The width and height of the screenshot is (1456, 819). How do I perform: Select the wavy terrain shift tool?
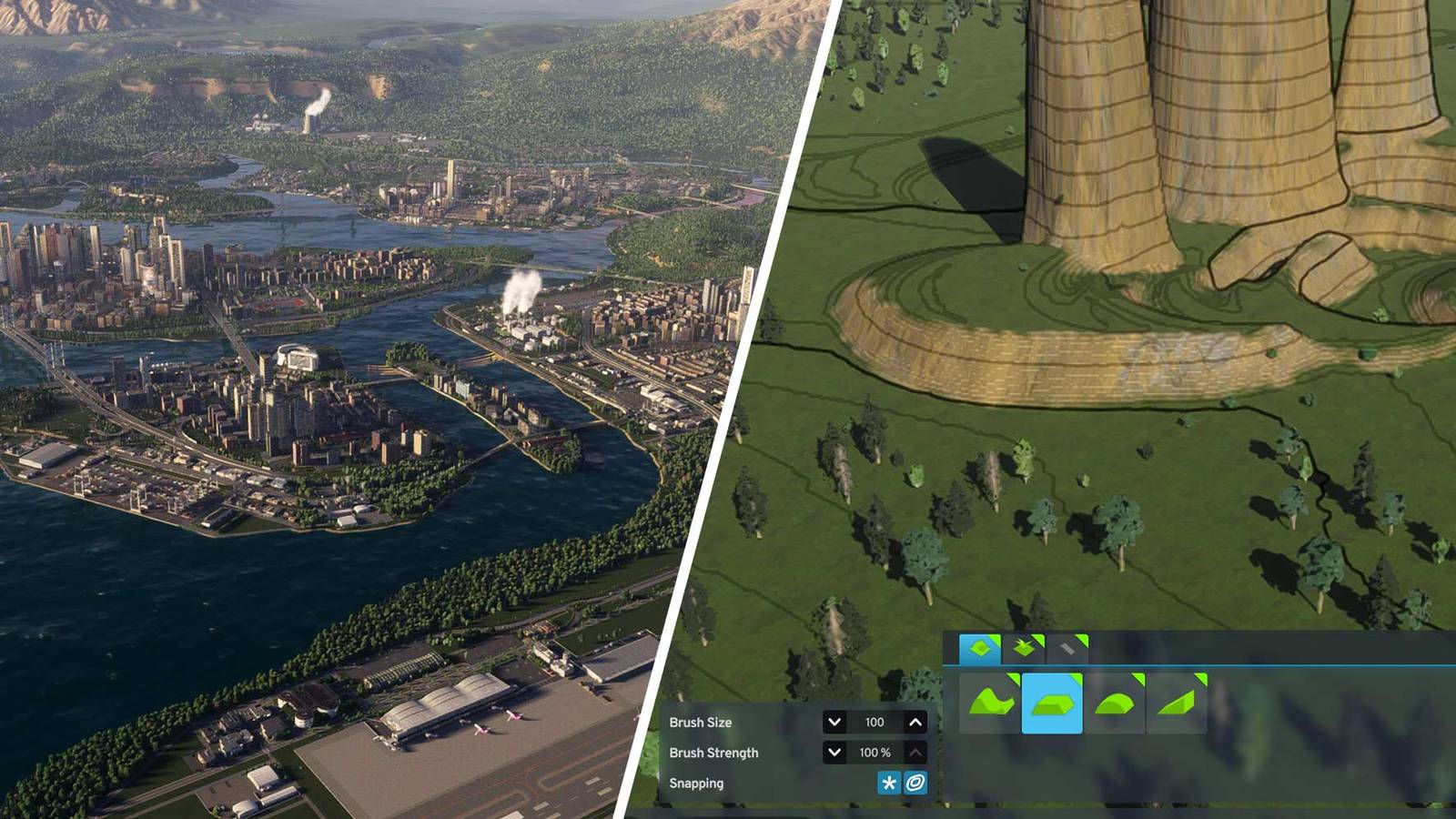click(x=991, y=703)
